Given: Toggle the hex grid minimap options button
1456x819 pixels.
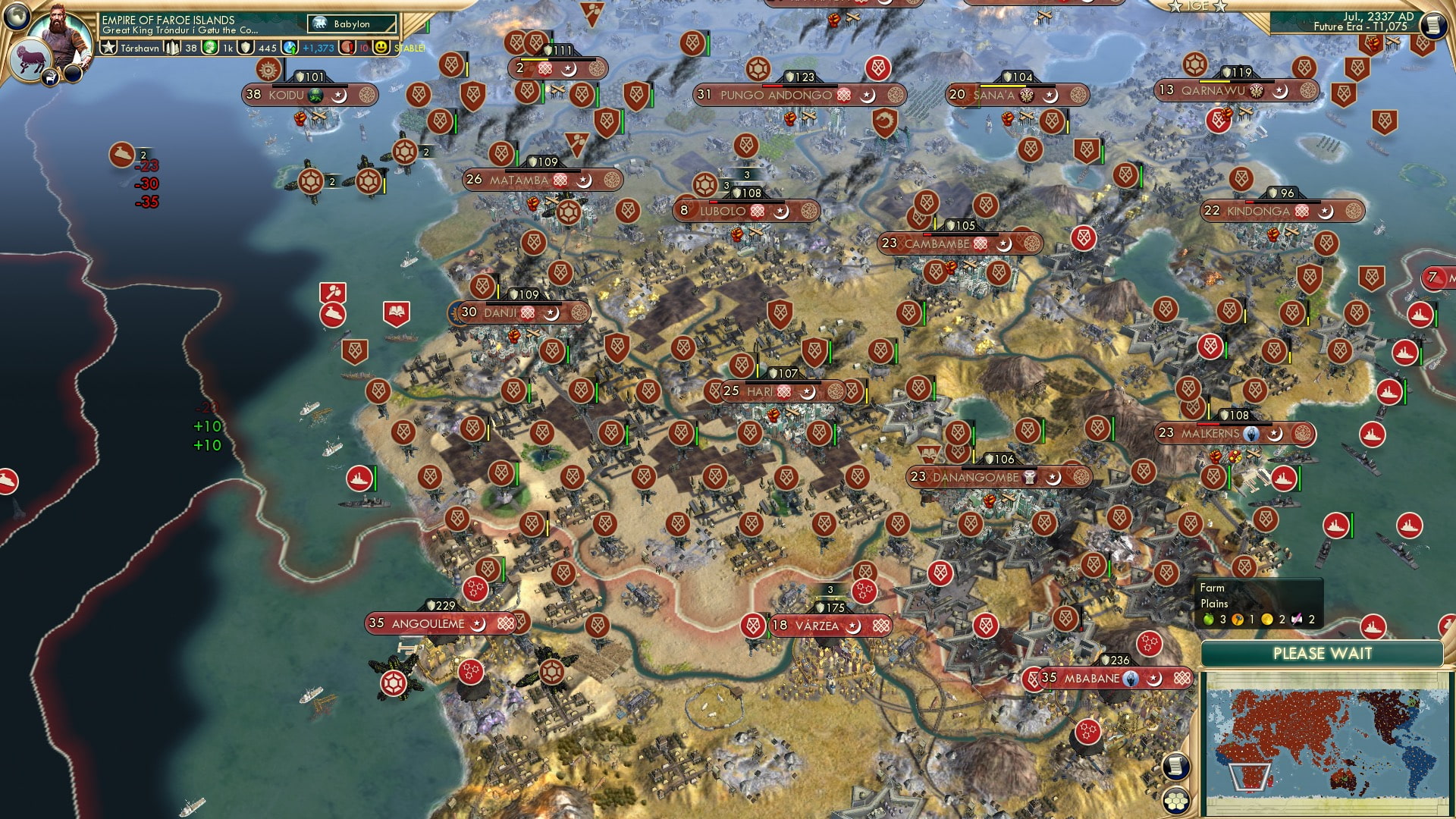Looking at the screenshot, I should [1176, 799].
